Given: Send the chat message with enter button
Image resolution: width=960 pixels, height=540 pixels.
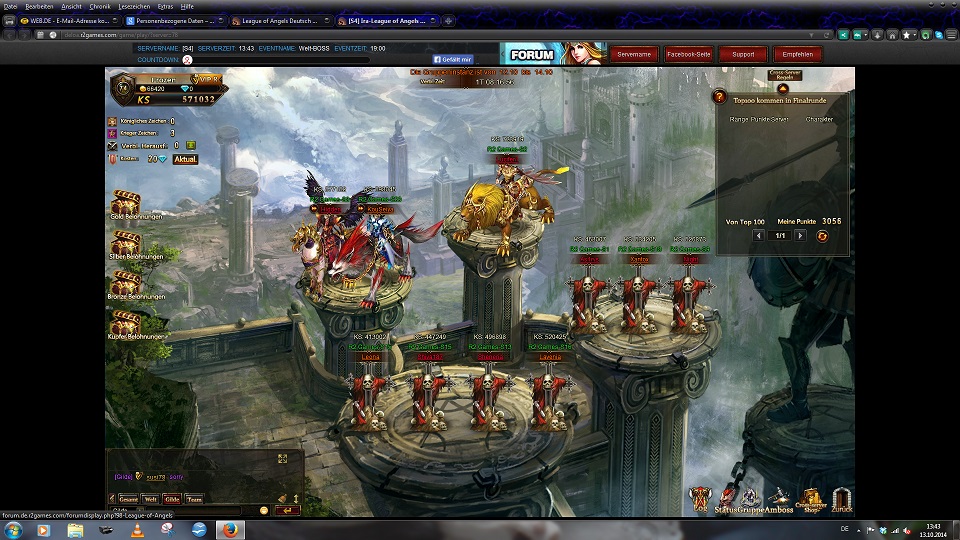Looking at the screenshot, I should pos(287,511).
